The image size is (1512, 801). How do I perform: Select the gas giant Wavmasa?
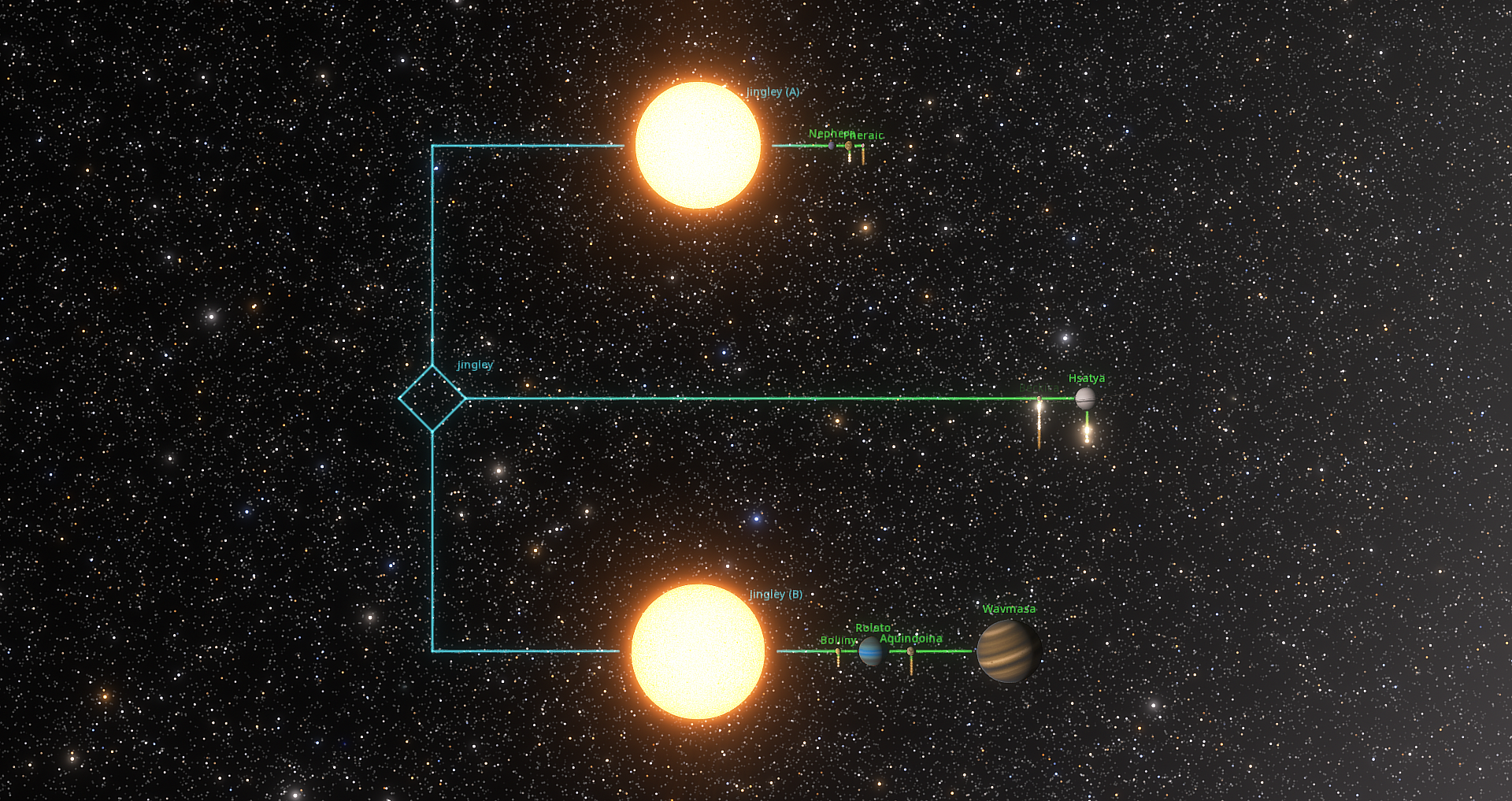(x=1008, y=651)
